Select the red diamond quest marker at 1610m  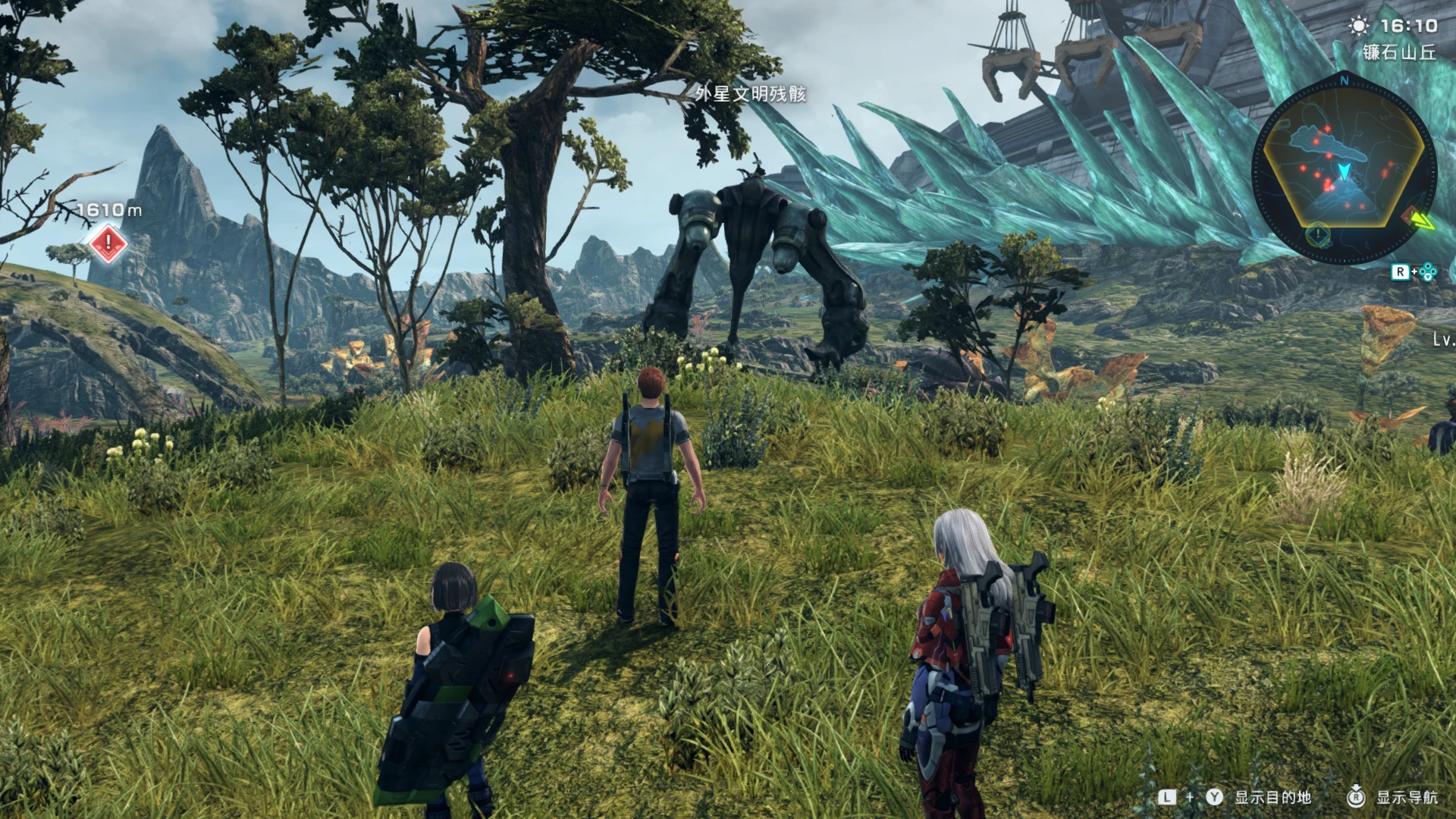point(108,243)
